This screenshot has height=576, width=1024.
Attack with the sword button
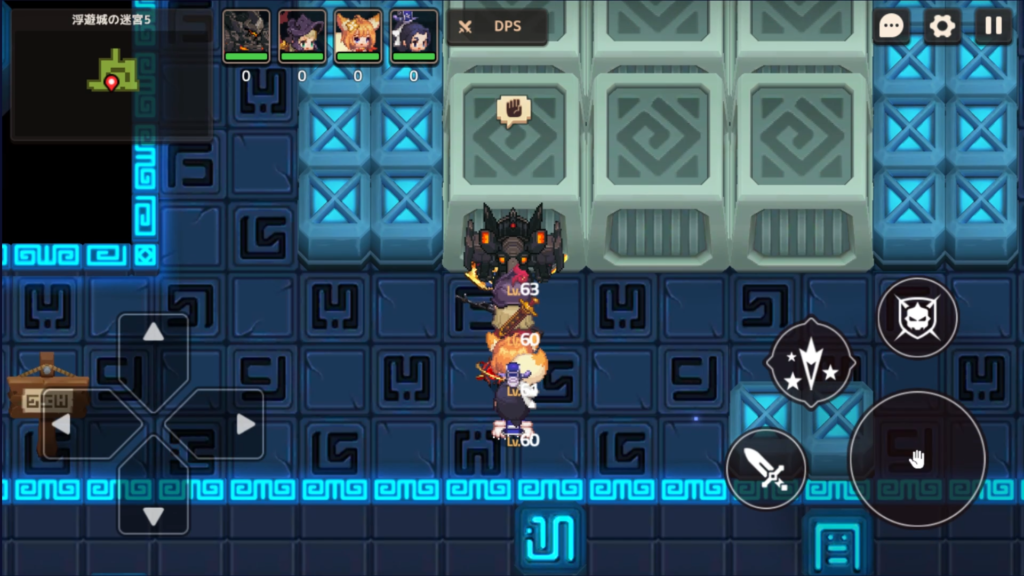766,467
